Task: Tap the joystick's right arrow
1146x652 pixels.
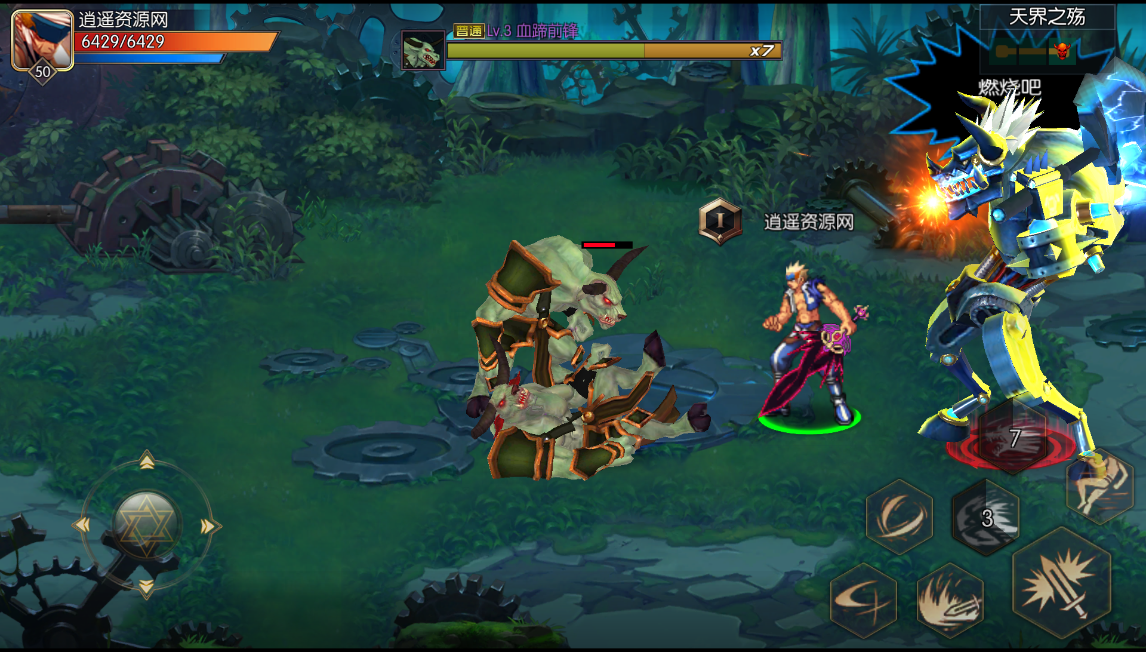Action: click(209, 525)
